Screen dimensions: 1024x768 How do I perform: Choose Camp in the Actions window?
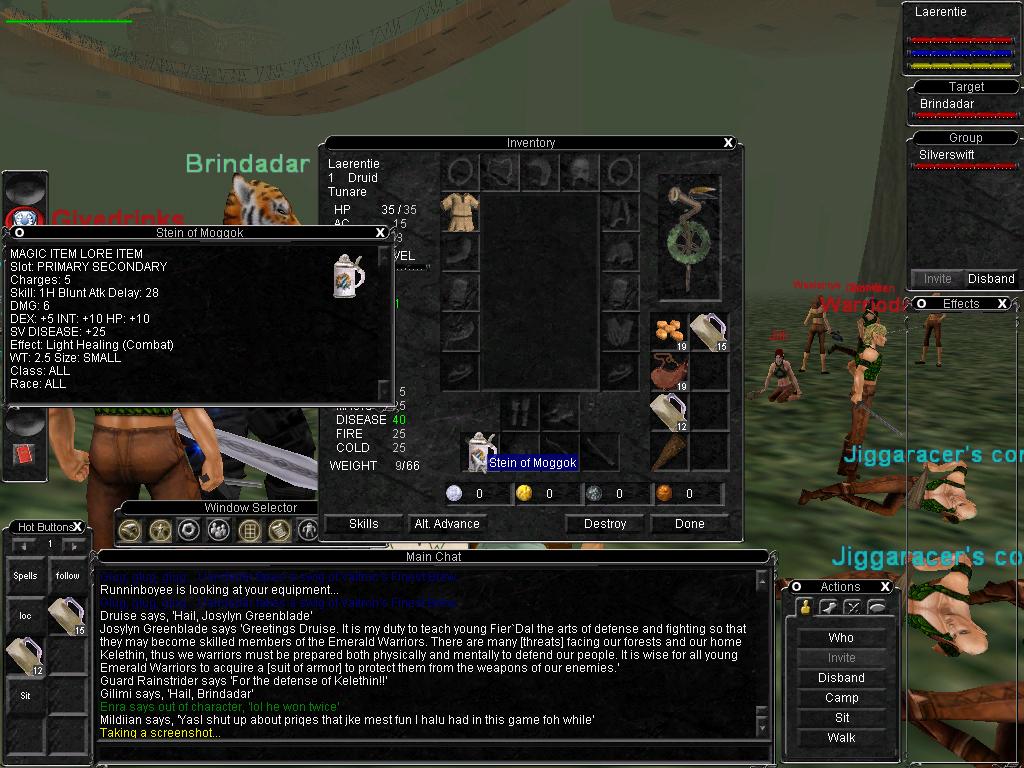[841, 698]
